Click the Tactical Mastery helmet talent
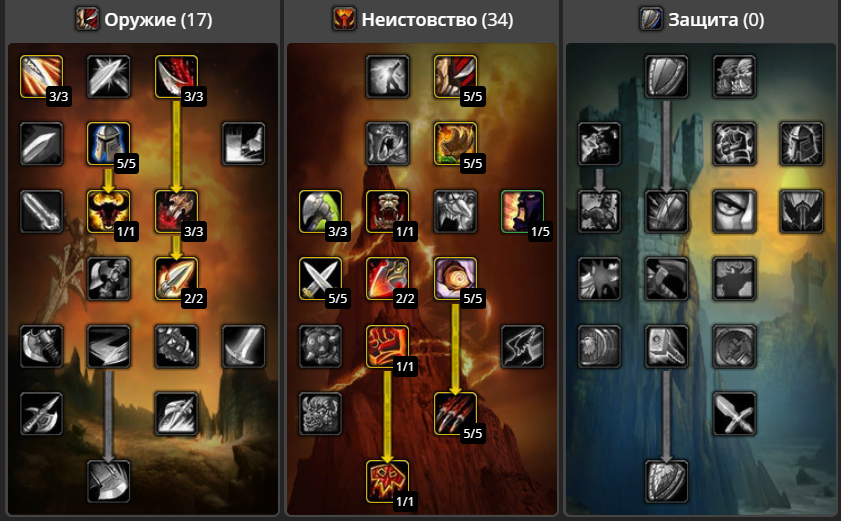This screenshot has height=521, width=841. 108,143
